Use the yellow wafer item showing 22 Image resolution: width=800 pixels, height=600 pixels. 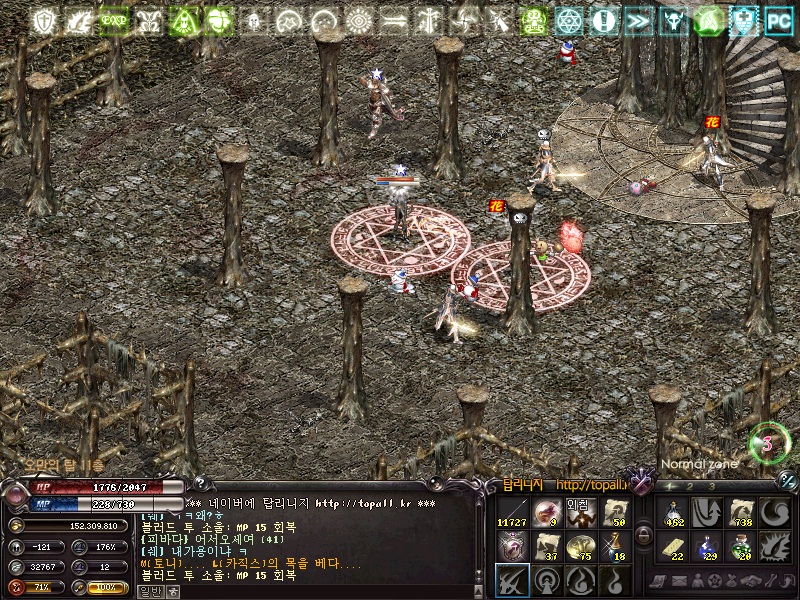[672, 545]
